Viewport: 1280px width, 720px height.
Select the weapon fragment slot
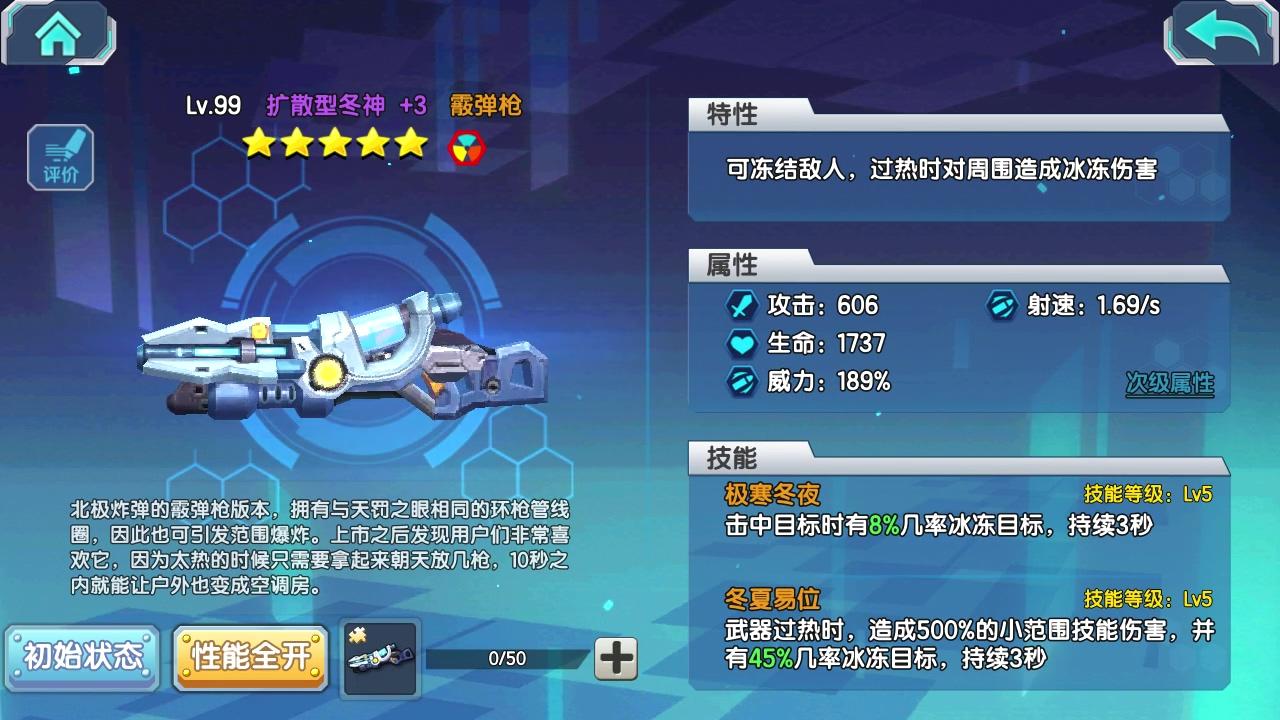pyautogui.click(x=380, y=657)
